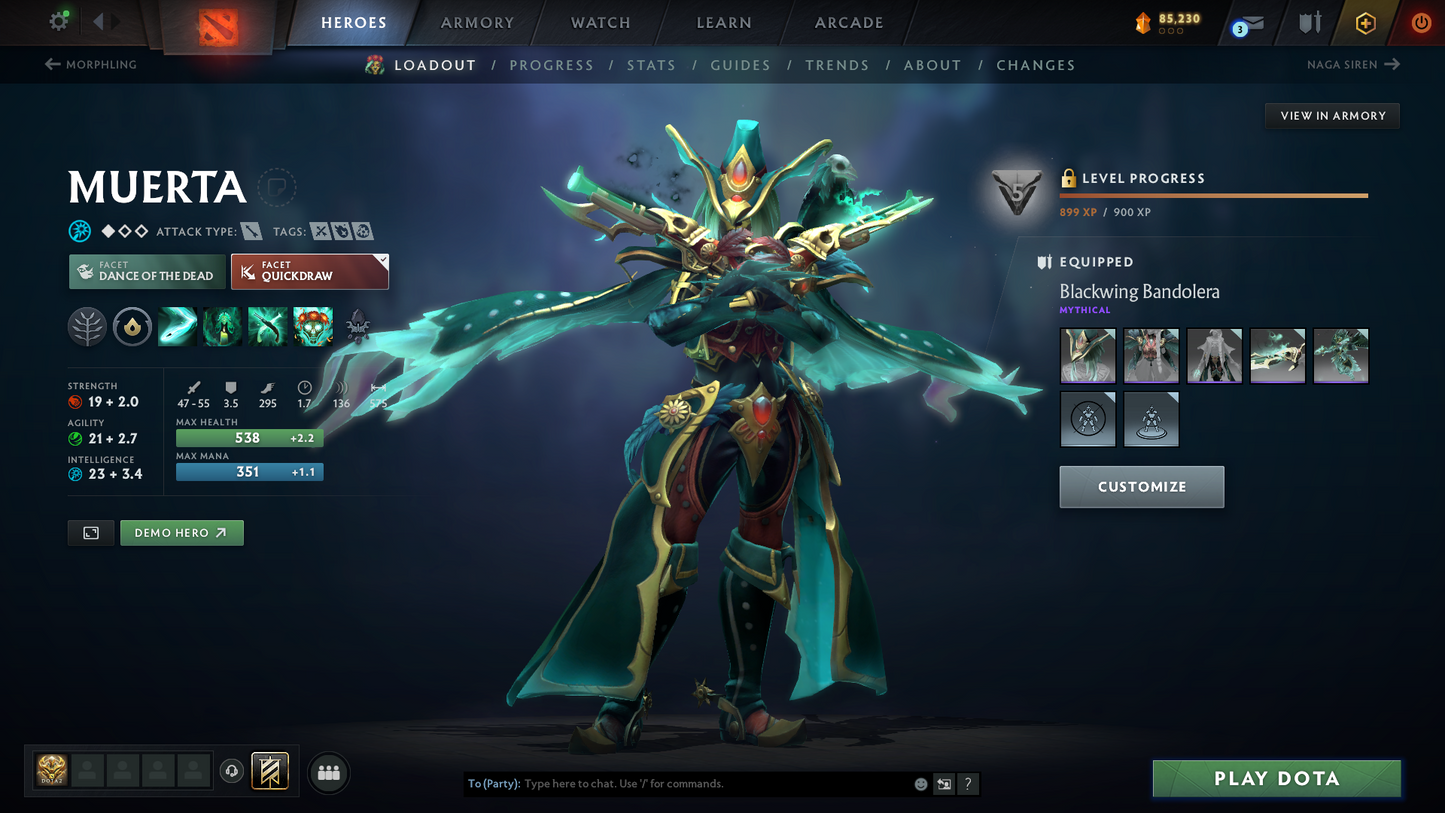Advance to Naga Siren hero
The image size is (1445, 813).
pos(1353,64)
